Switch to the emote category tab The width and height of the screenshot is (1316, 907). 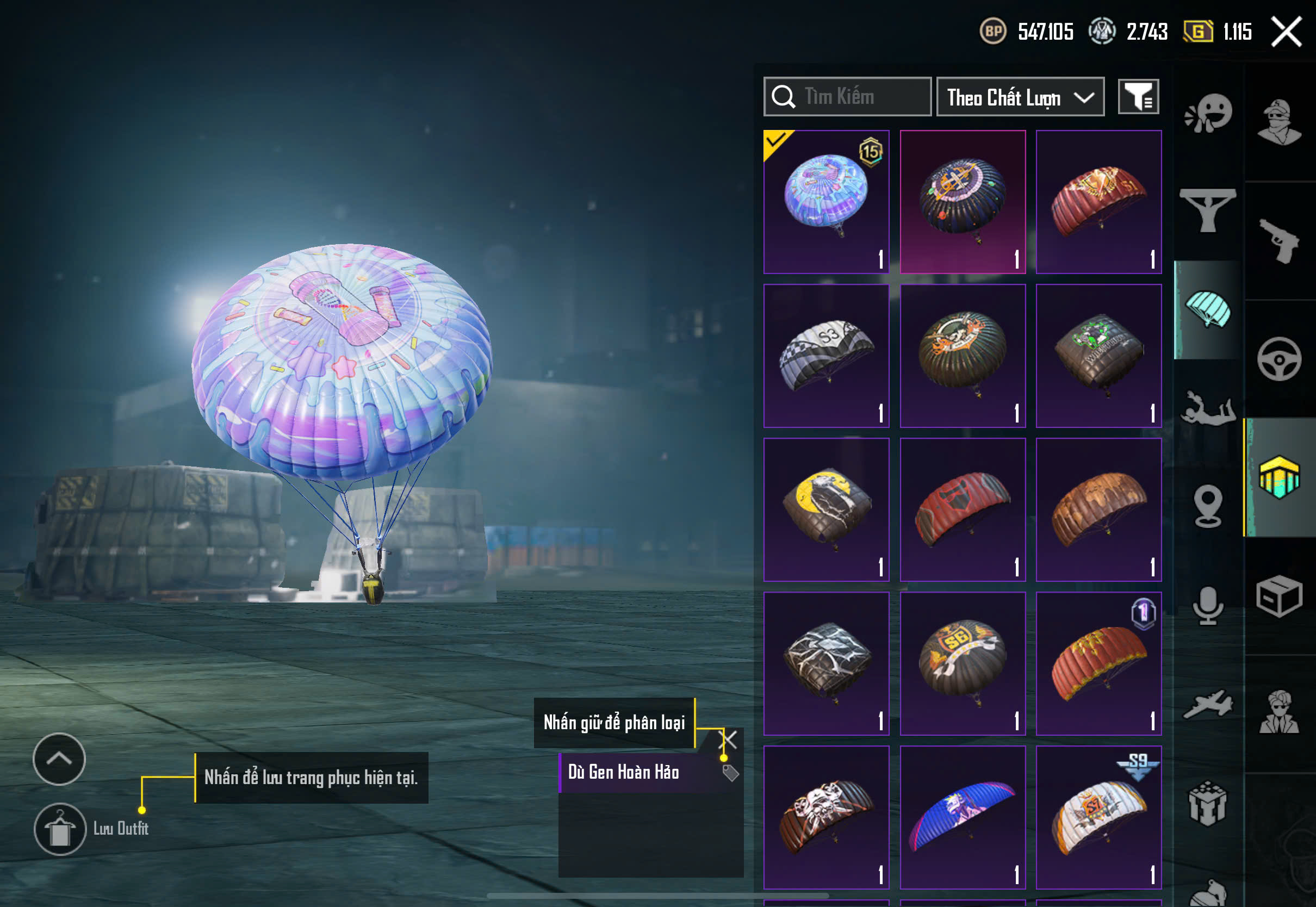coord(1208,114)
